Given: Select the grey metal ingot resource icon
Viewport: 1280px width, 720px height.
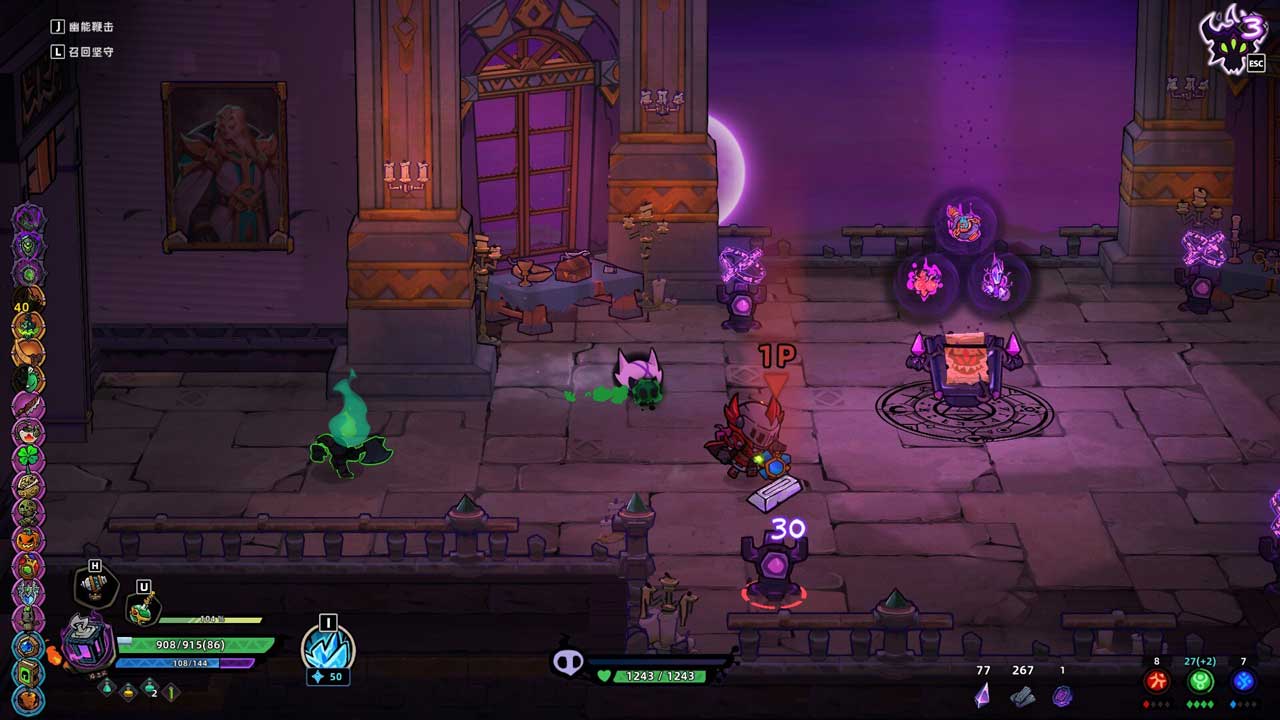Looking at the screenshot, I should [x=1022, y=695].
